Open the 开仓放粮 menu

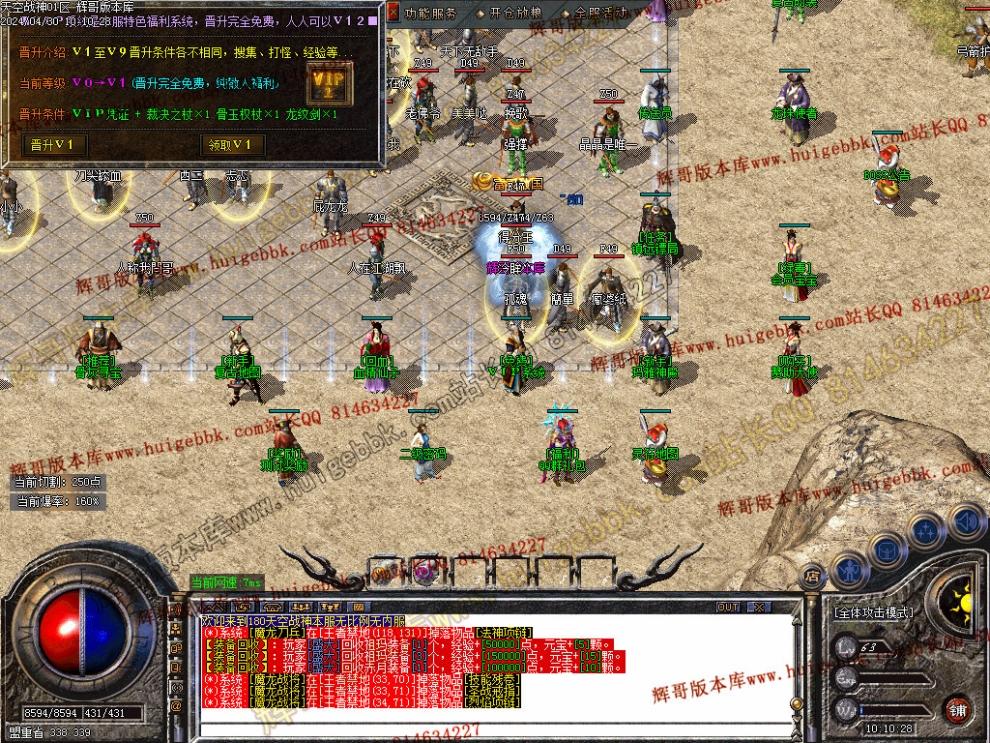point(515,14)
